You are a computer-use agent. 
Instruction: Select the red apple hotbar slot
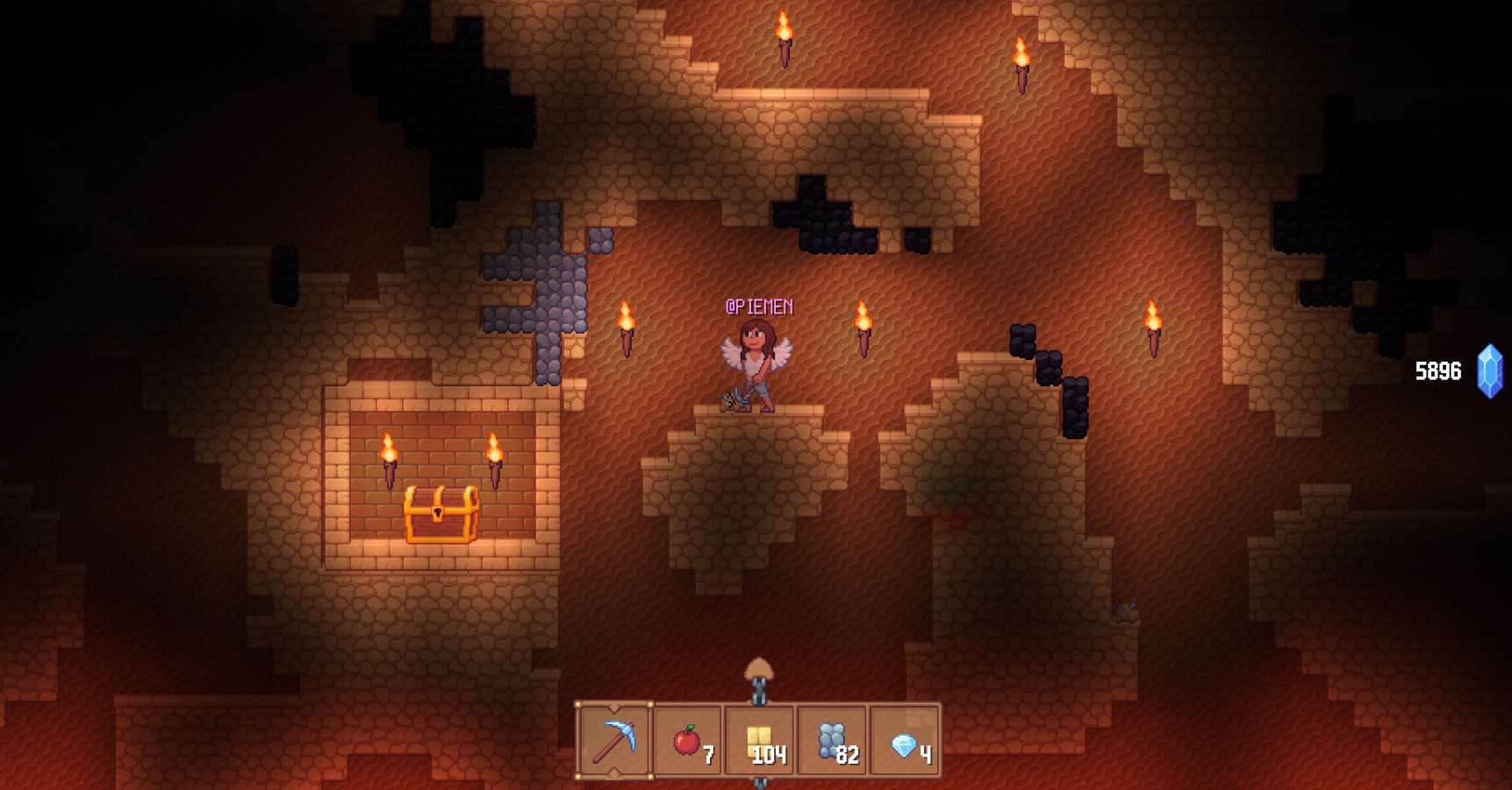[x=688, y=741]
